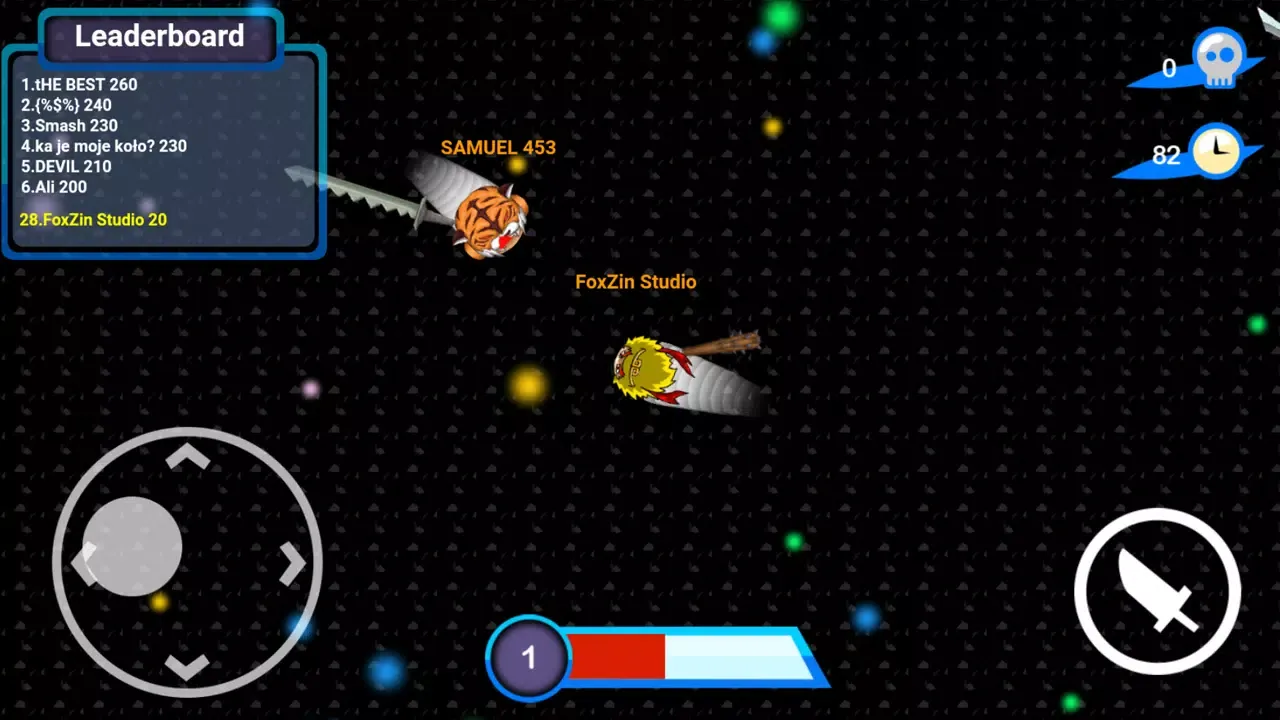Click the joystick's up arrow
The image size is (1280, 720).
click(187, 458)
